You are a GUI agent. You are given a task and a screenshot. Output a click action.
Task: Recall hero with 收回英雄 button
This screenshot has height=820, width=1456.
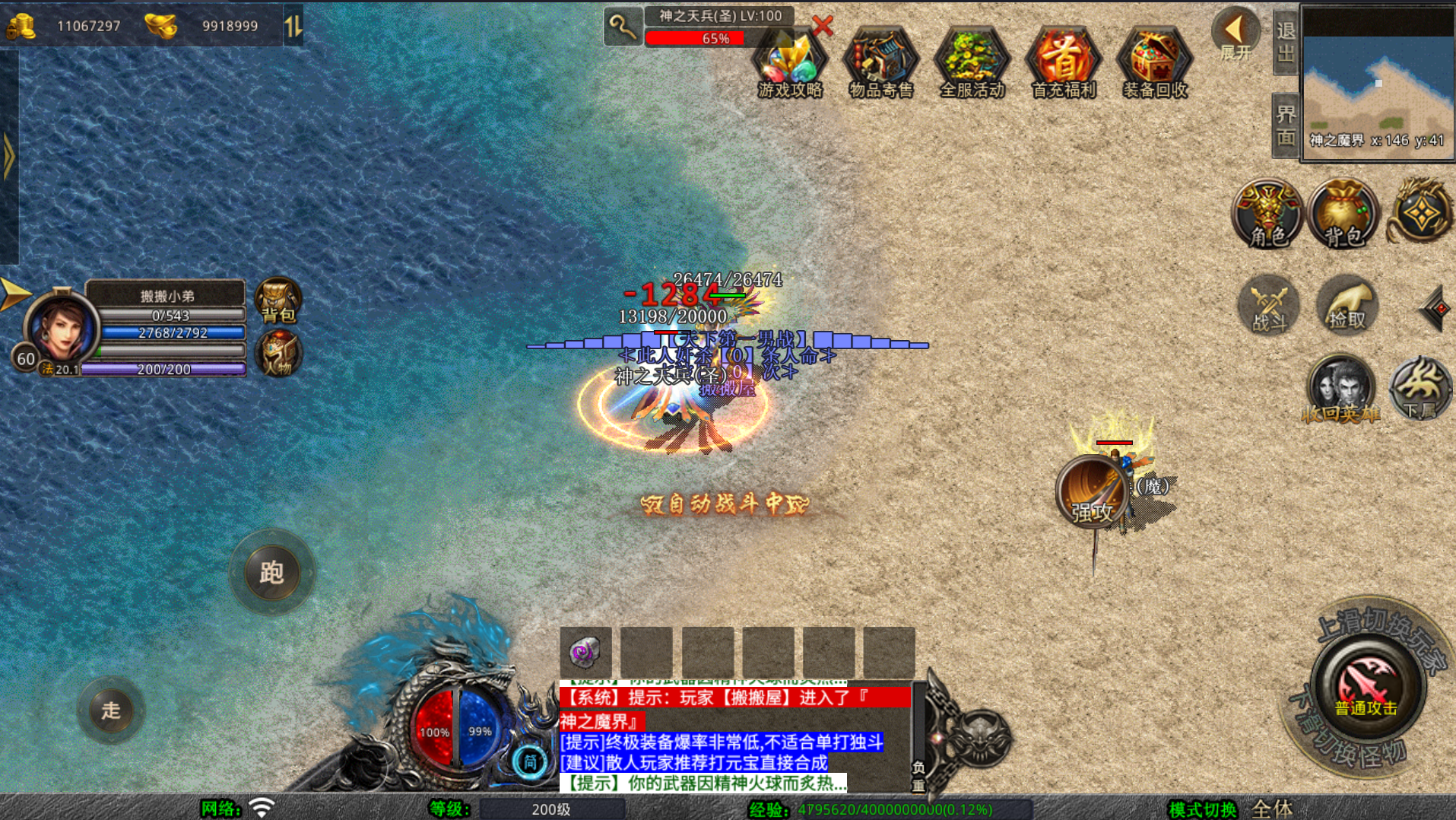click(x=1340, y=389)
